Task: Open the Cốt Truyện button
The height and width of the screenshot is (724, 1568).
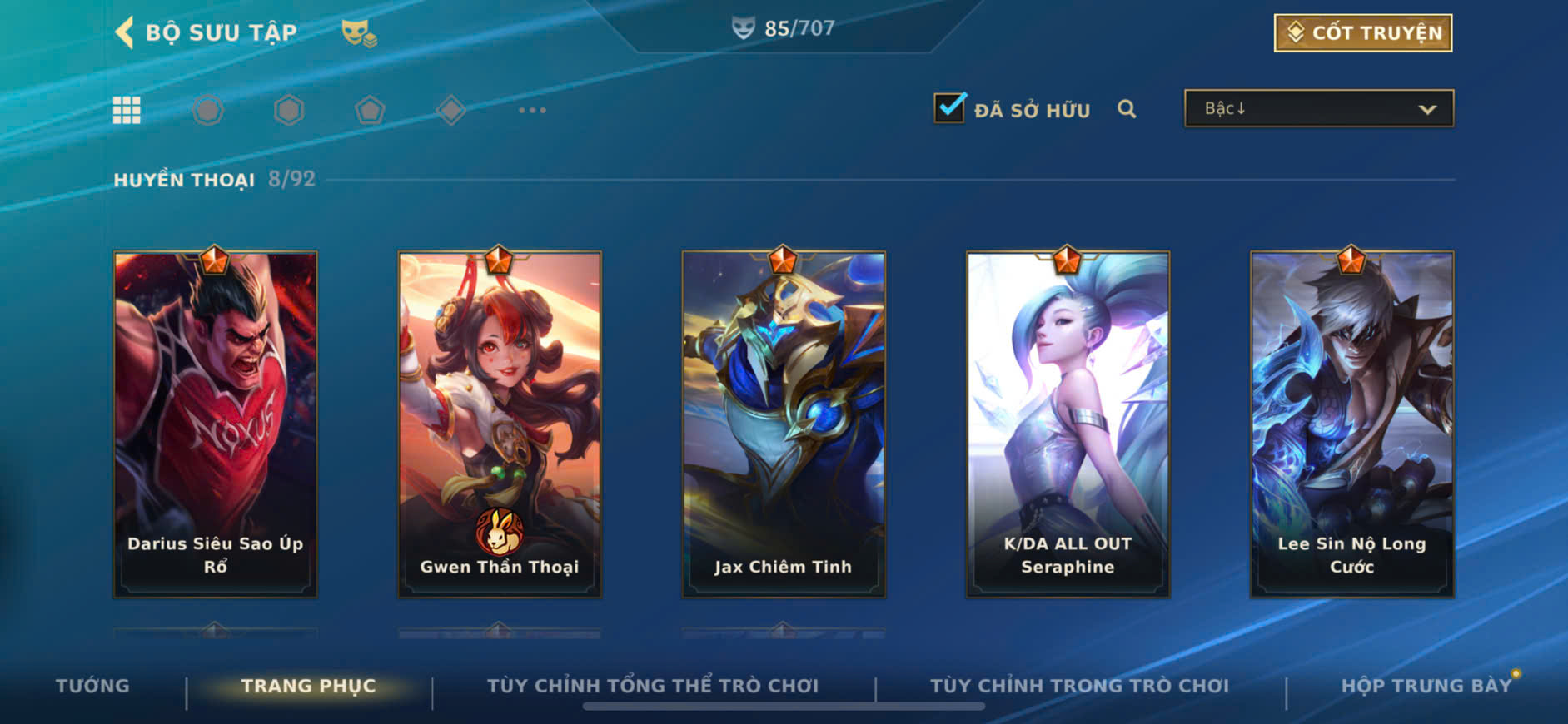Action: [1362, 33]
